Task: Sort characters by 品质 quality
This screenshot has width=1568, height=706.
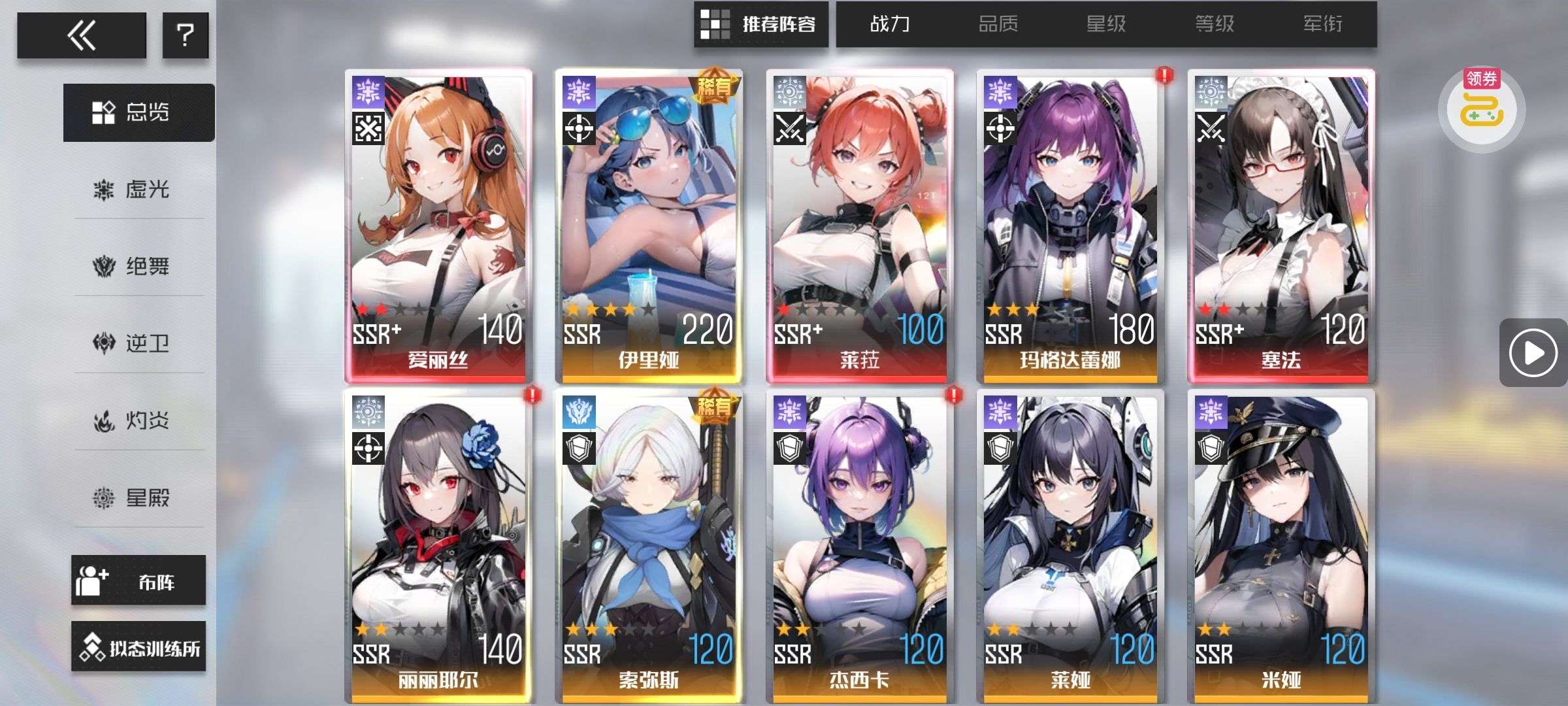Action: click(x=998, y=25)
